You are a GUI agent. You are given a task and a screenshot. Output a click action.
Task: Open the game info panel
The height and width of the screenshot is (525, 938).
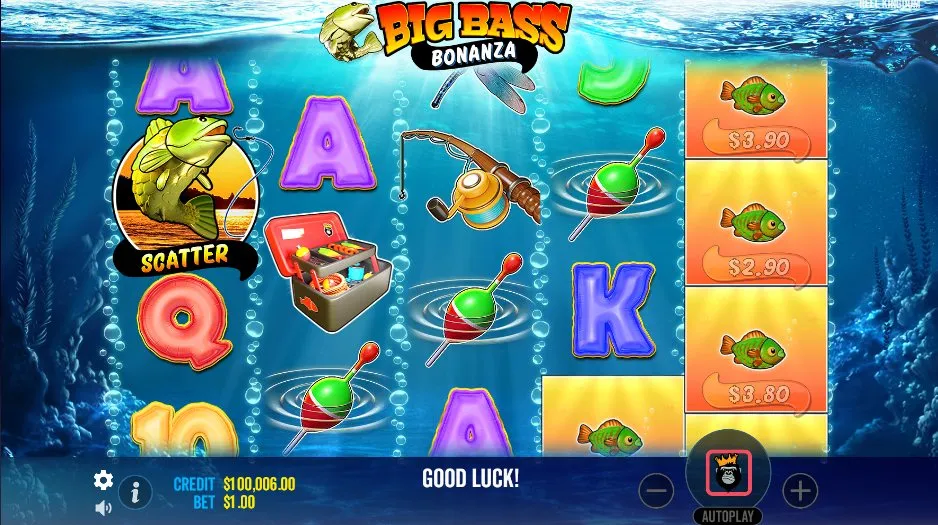coord(135,492)
